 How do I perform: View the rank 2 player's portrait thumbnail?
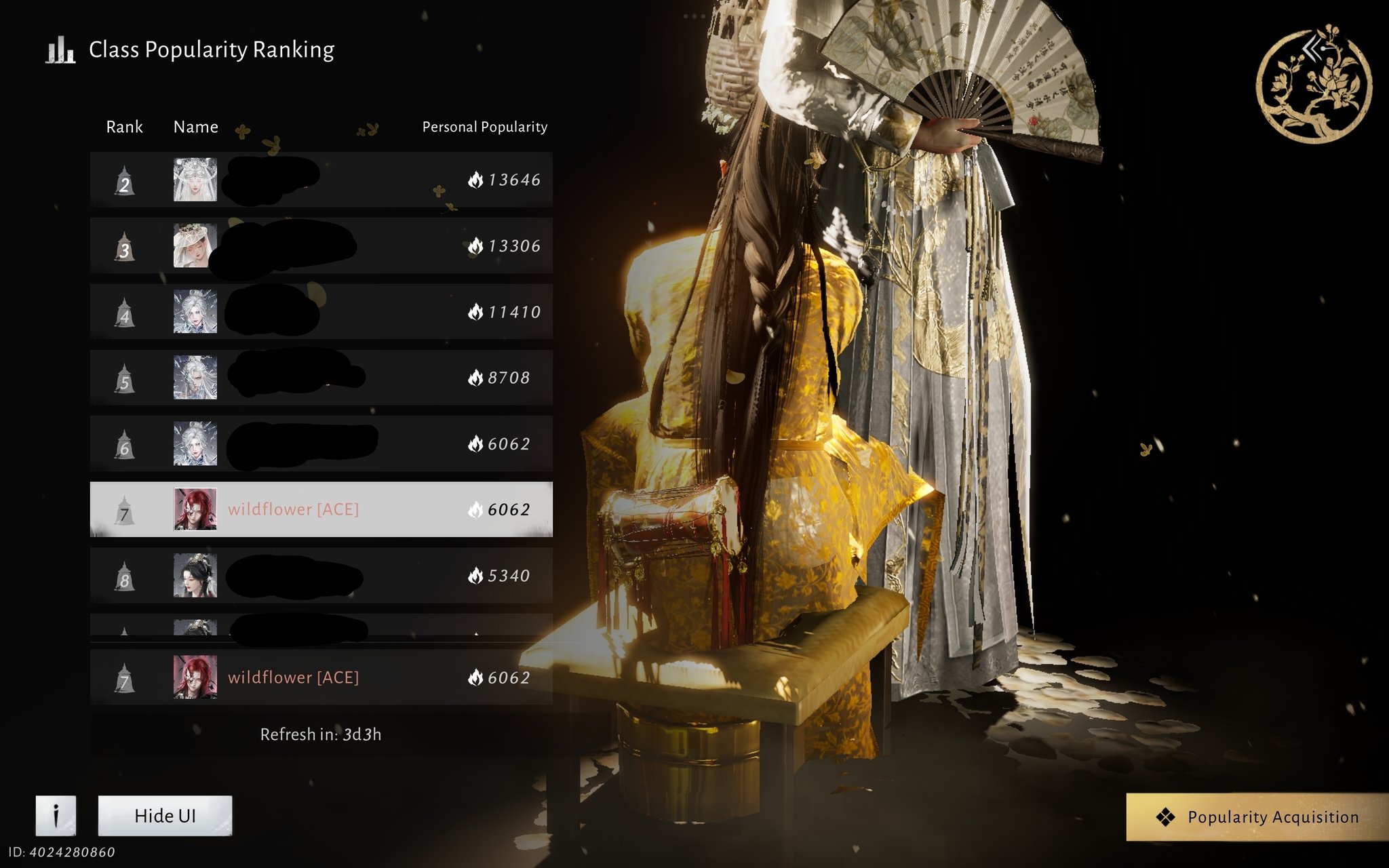tap(195, 180)
